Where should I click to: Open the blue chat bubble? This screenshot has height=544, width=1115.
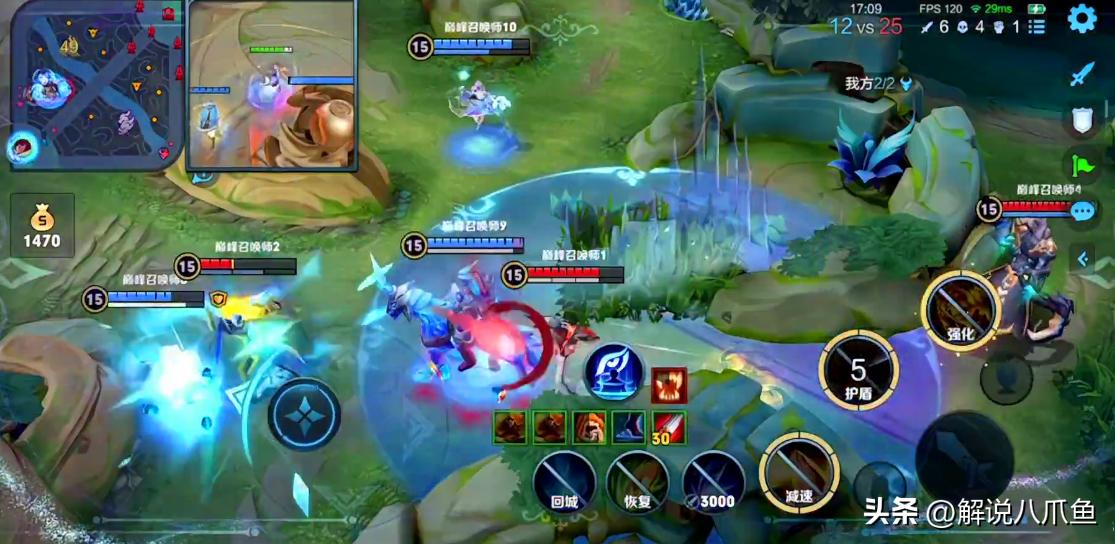coord(1082,211)
